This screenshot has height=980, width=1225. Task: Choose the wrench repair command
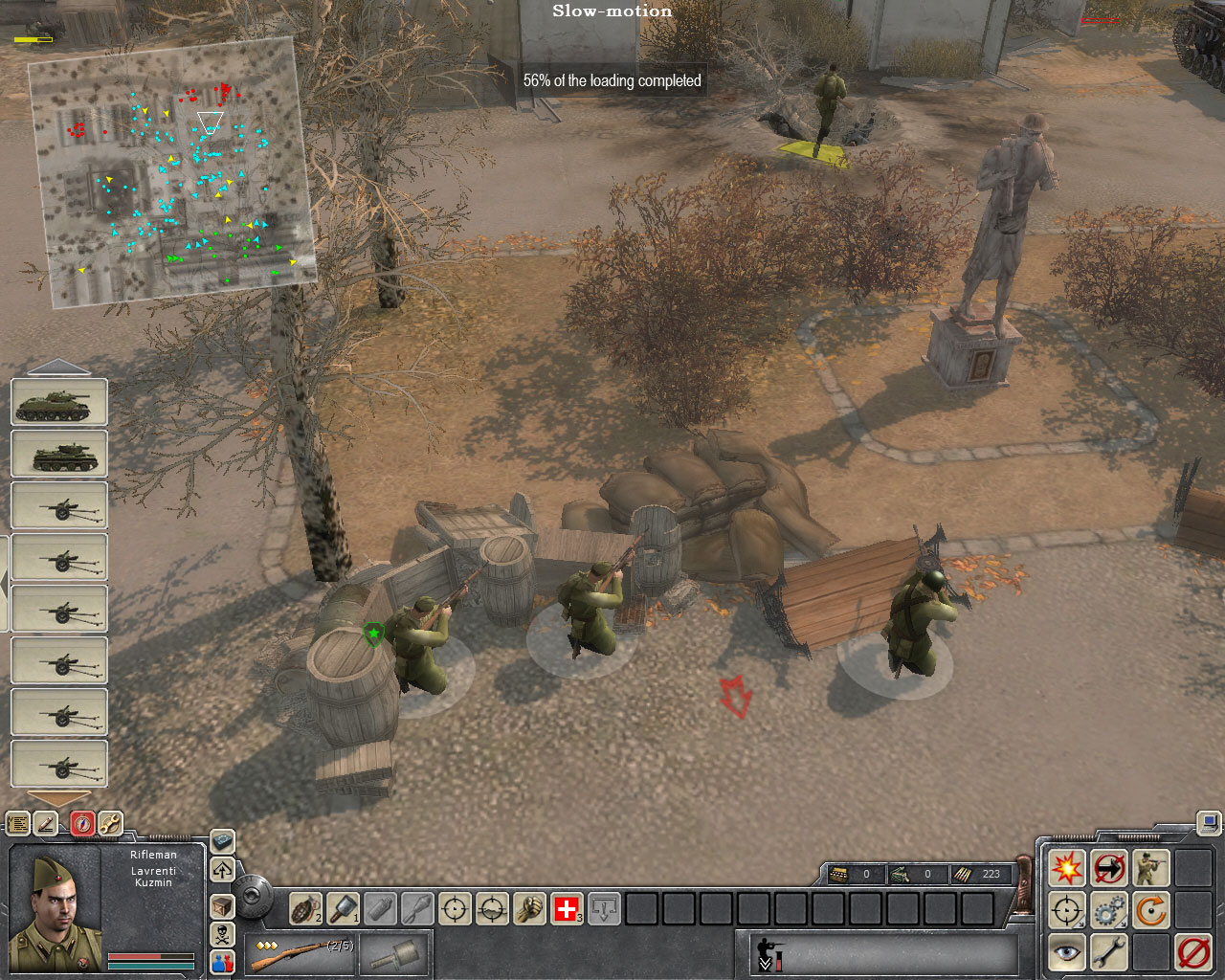(1109, 953)
